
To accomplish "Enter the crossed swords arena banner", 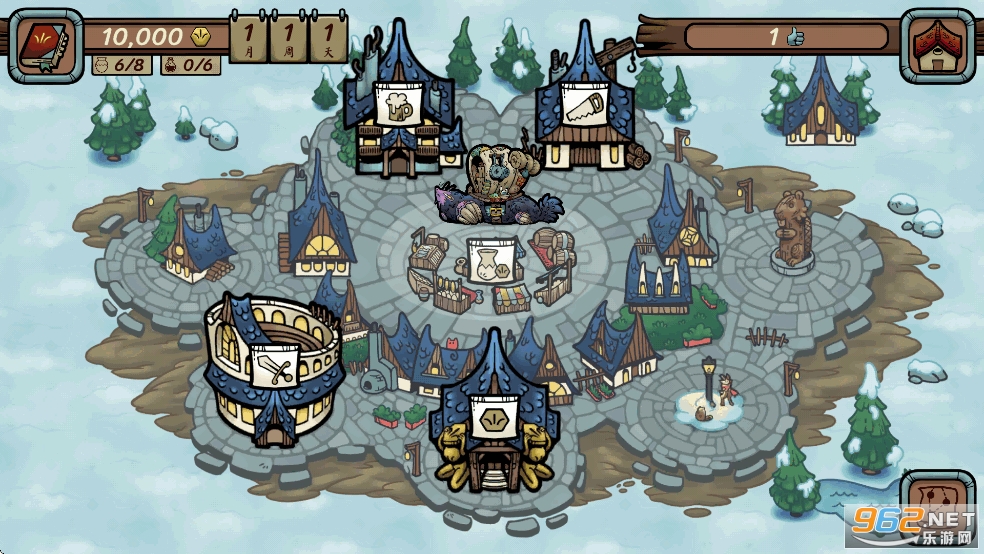I will (272, 368).
